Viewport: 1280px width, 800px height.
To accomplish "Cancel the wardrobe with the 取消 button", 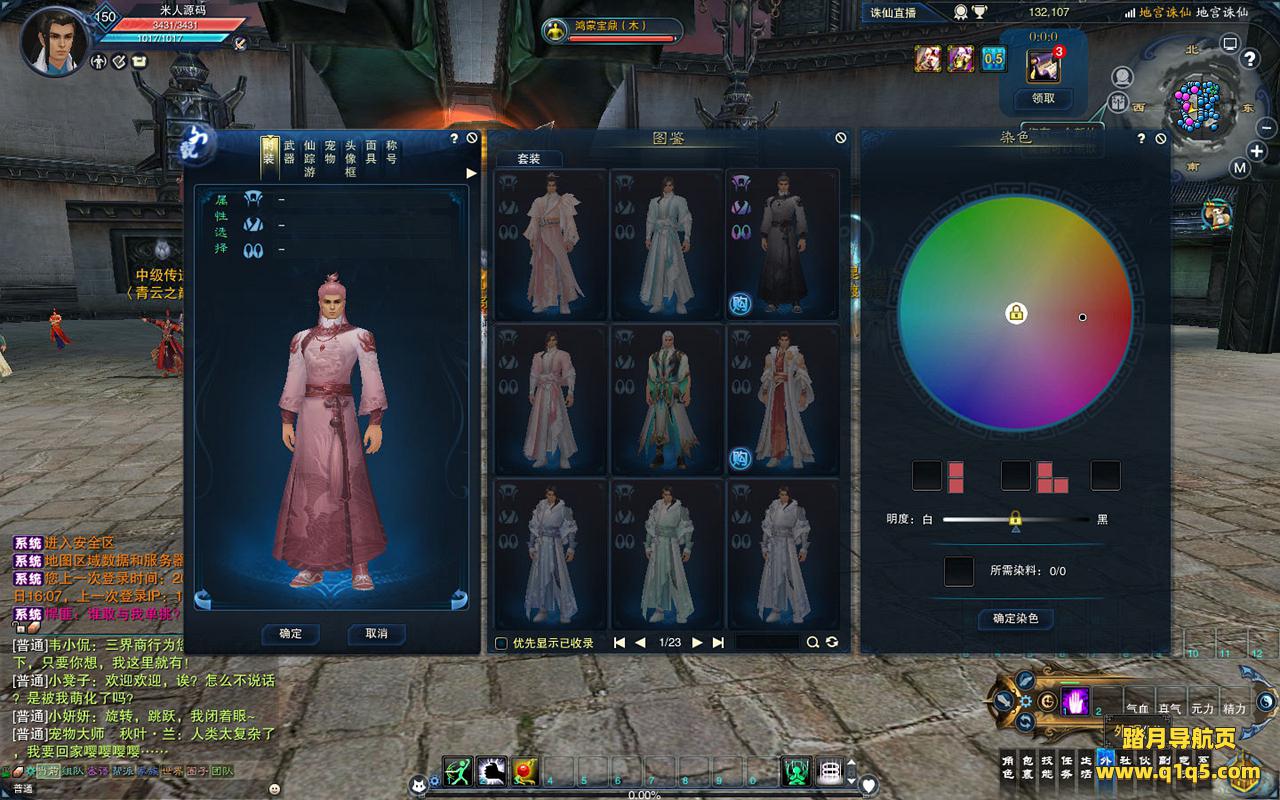I will [376, 634].
